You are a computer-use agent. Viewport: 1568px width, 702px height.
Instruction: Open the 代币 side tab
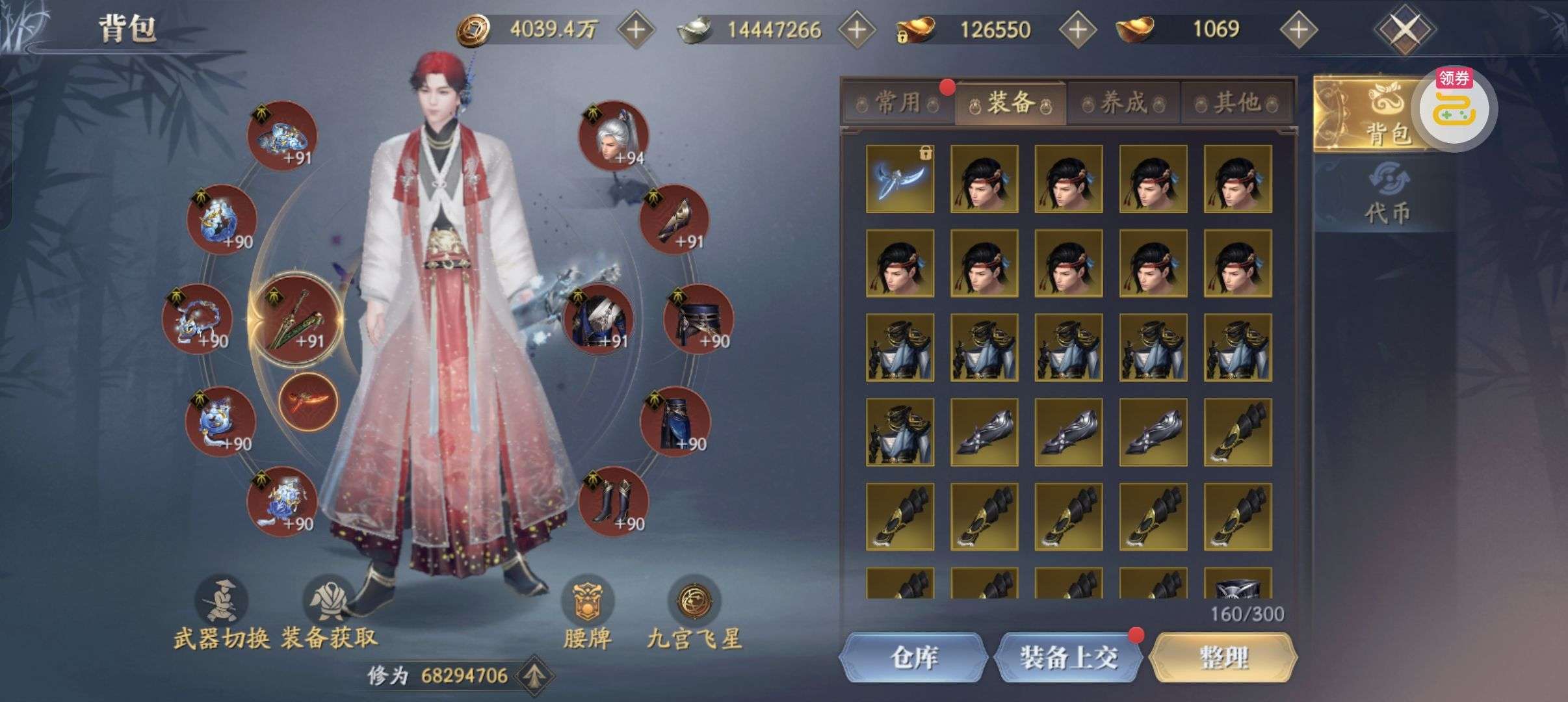click(1387, 195)
